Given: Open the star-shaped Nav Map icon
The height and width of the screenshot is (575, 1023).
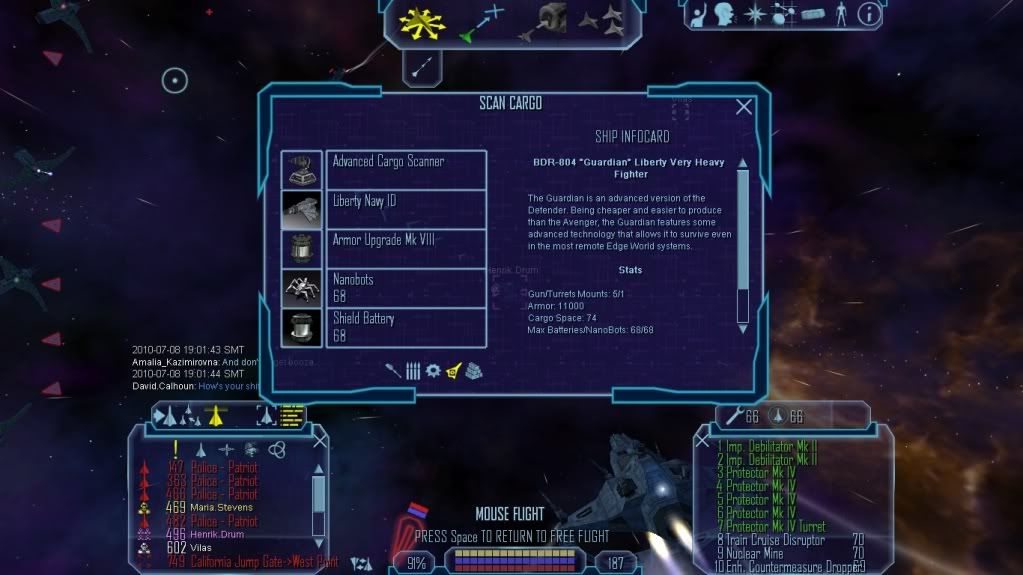Looking at the screenshot, I should (756, 14).
